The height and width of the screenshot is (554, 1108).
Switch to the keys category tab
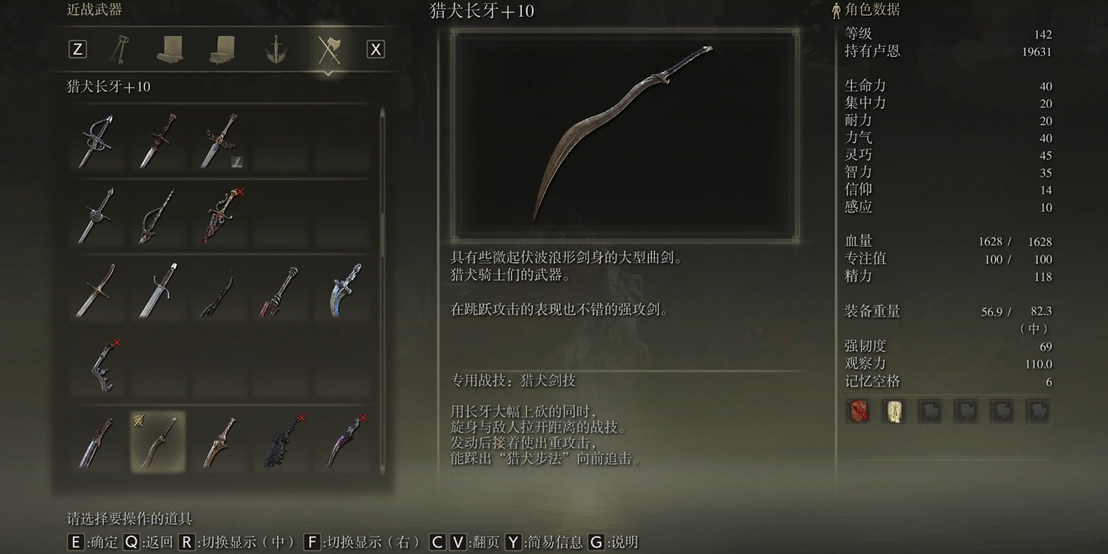[122, 49]
